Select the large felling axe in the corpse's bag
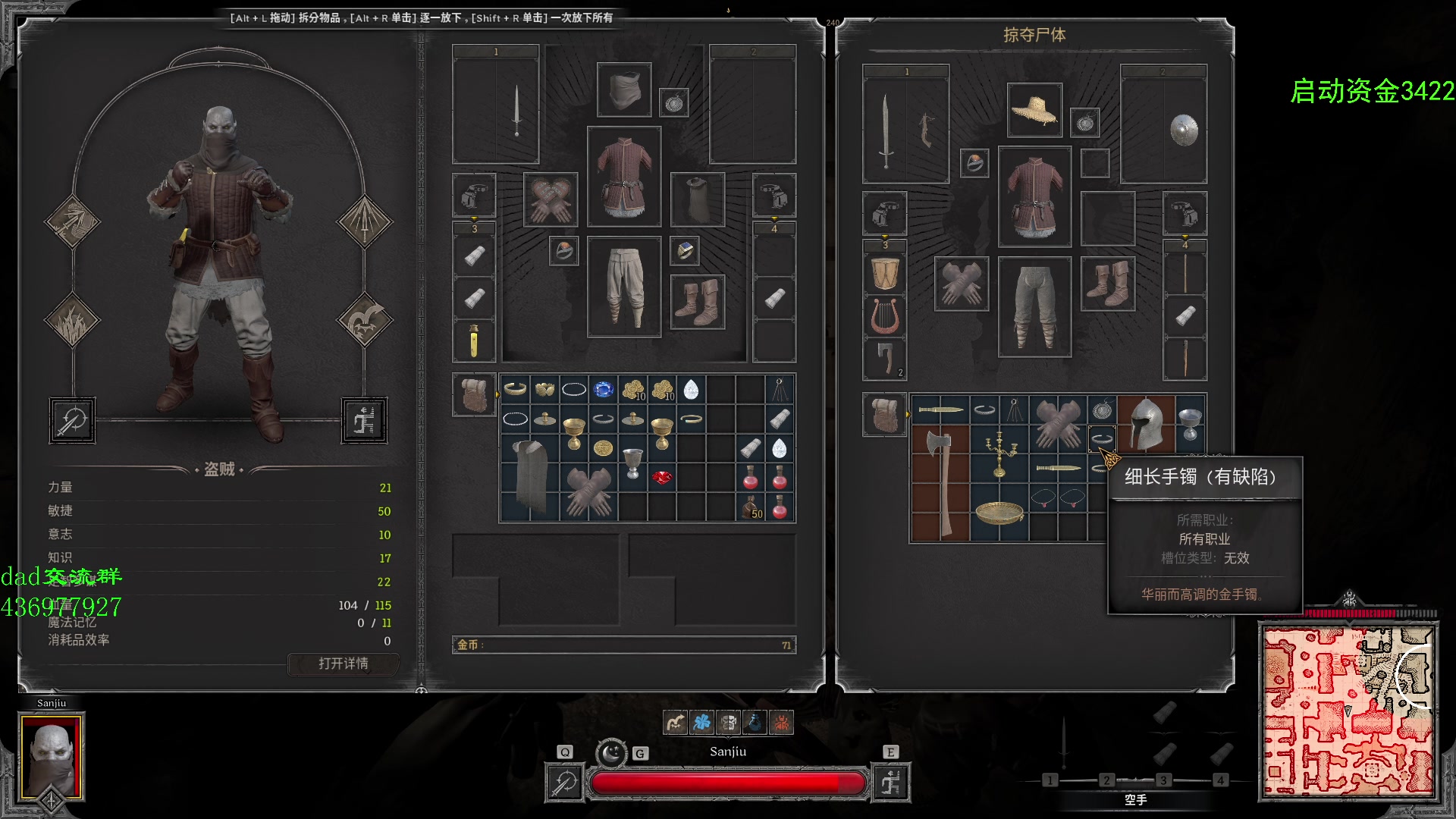Viewport: 1456px width, 819px height. 940,482
